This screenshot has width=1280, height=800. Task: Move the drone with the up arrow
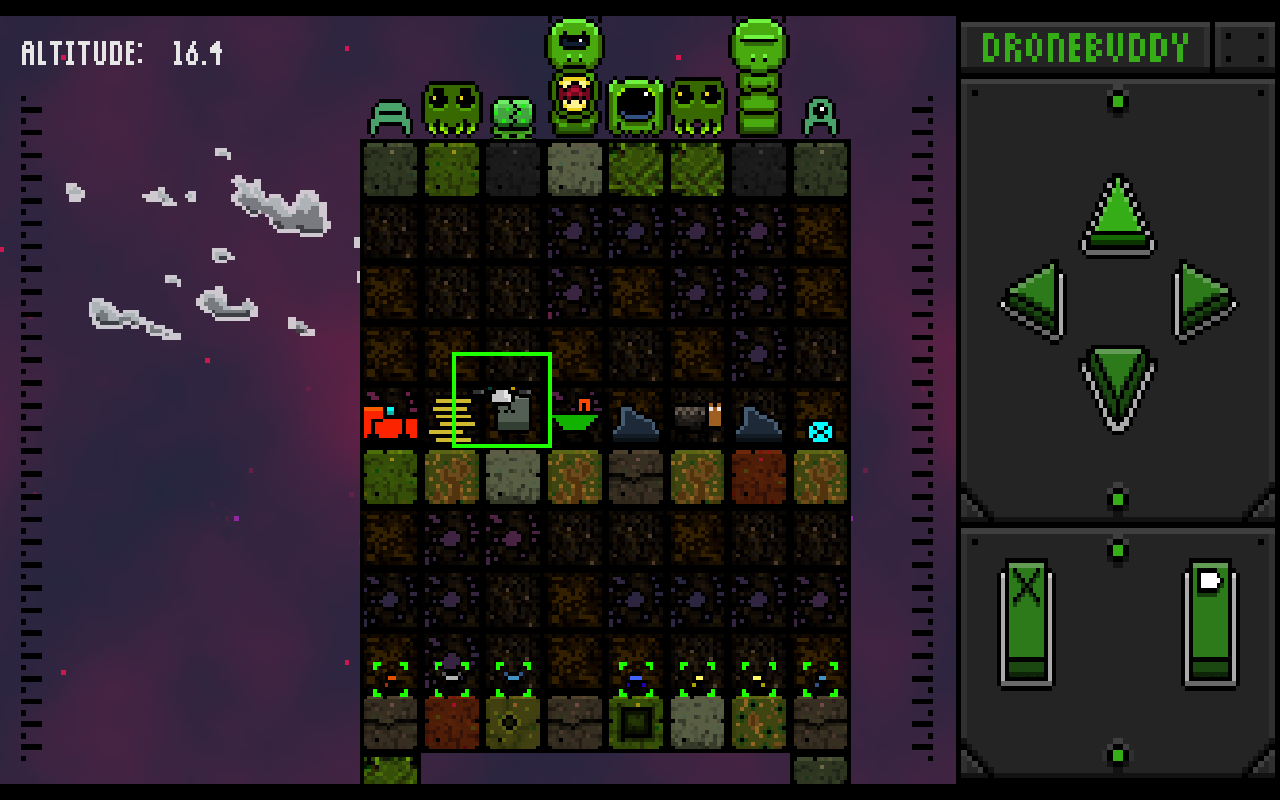[x=1117, y=214]
